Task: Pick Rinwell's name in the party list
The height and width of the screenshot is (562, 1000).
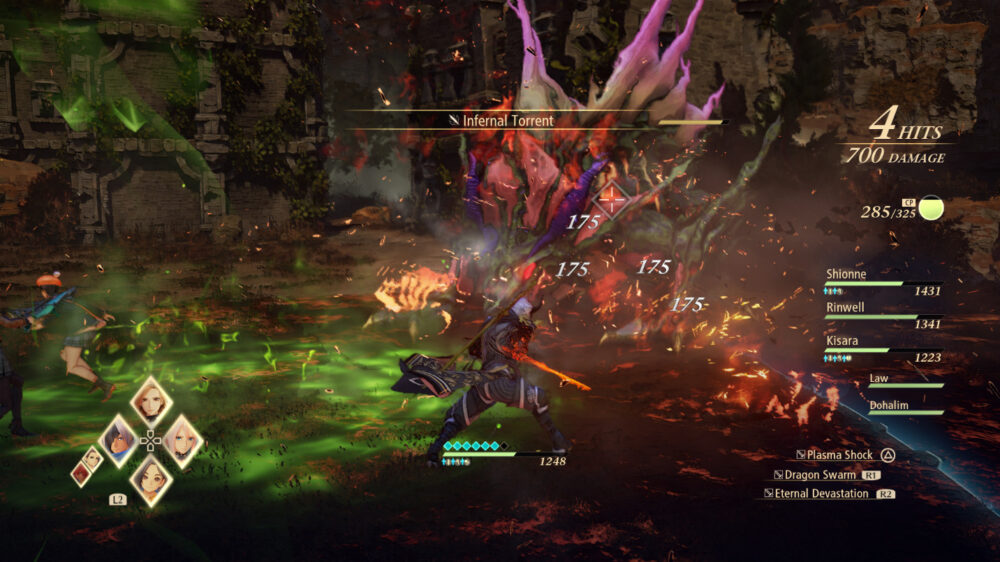Action: click(845, 307)
